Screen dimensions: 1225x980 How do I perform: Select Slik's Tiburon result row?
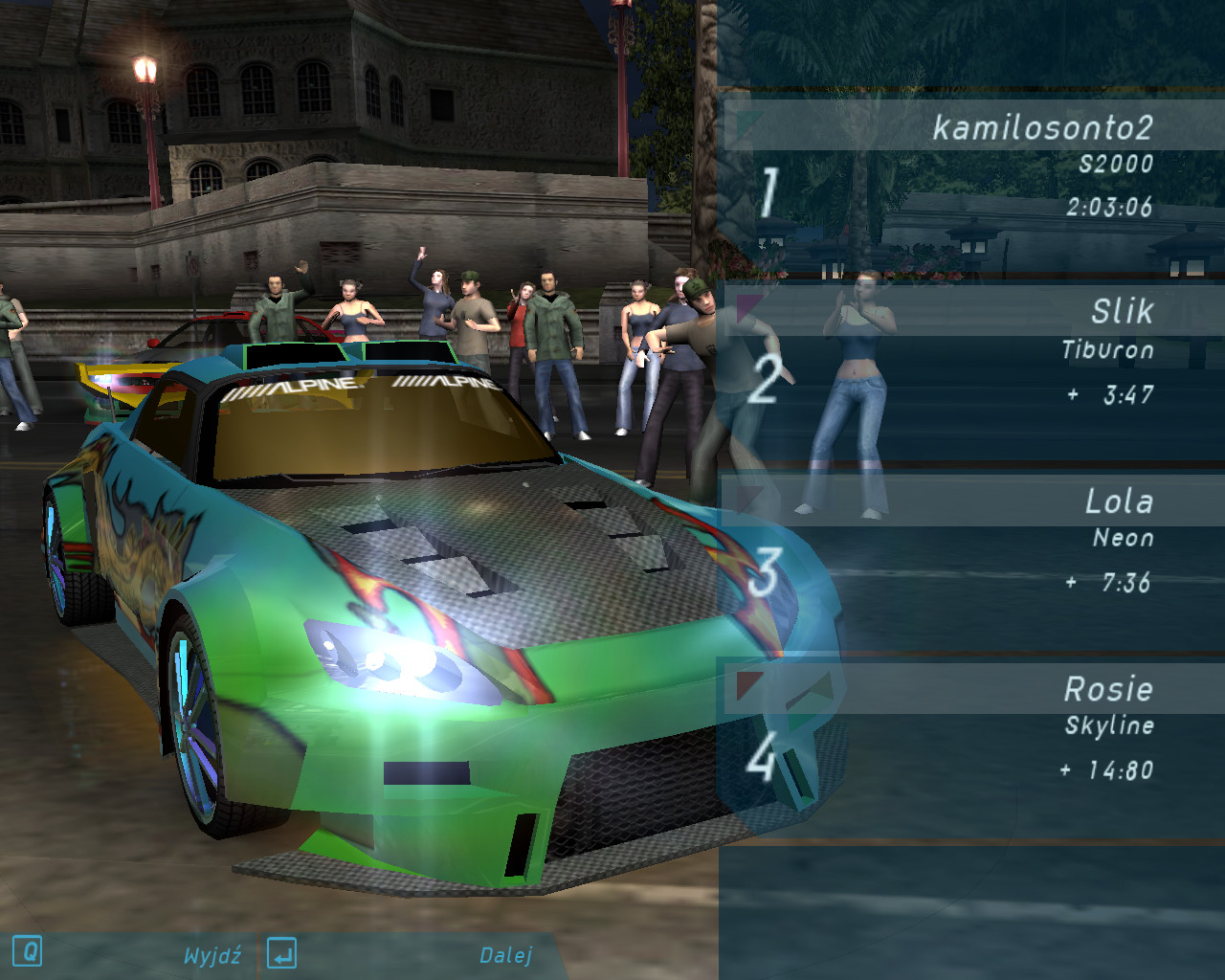[x=971, y=352]
